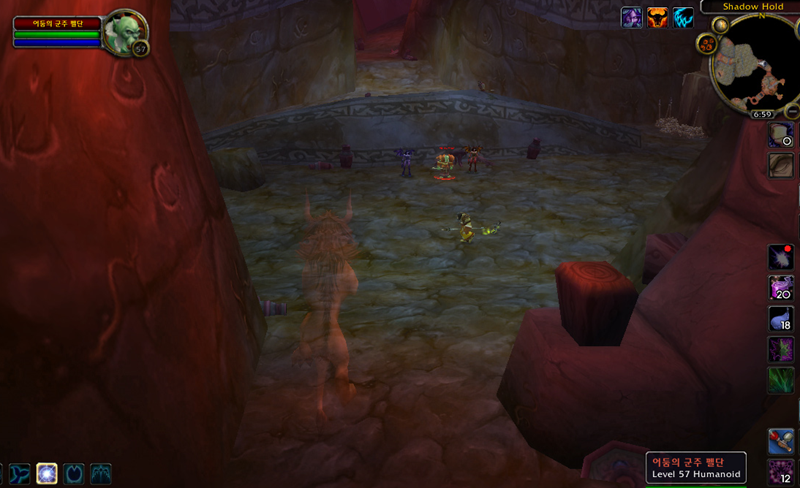Open the minimap clock showing 6:59
Screen dimensions: 800x488
[762, 115]
